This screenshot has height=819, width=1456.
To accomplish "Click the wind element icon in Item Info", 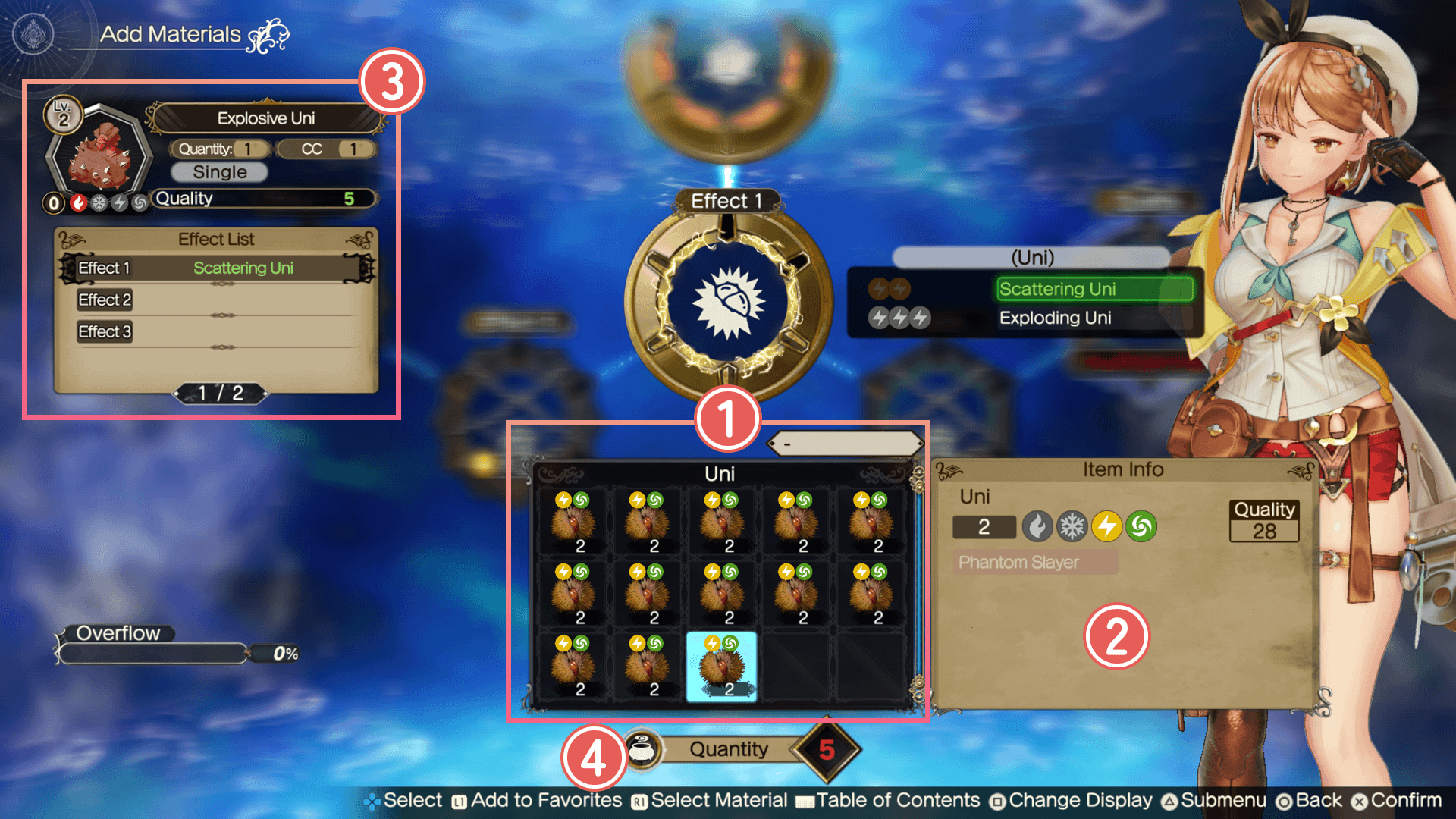I will [x=1141, y=526].
